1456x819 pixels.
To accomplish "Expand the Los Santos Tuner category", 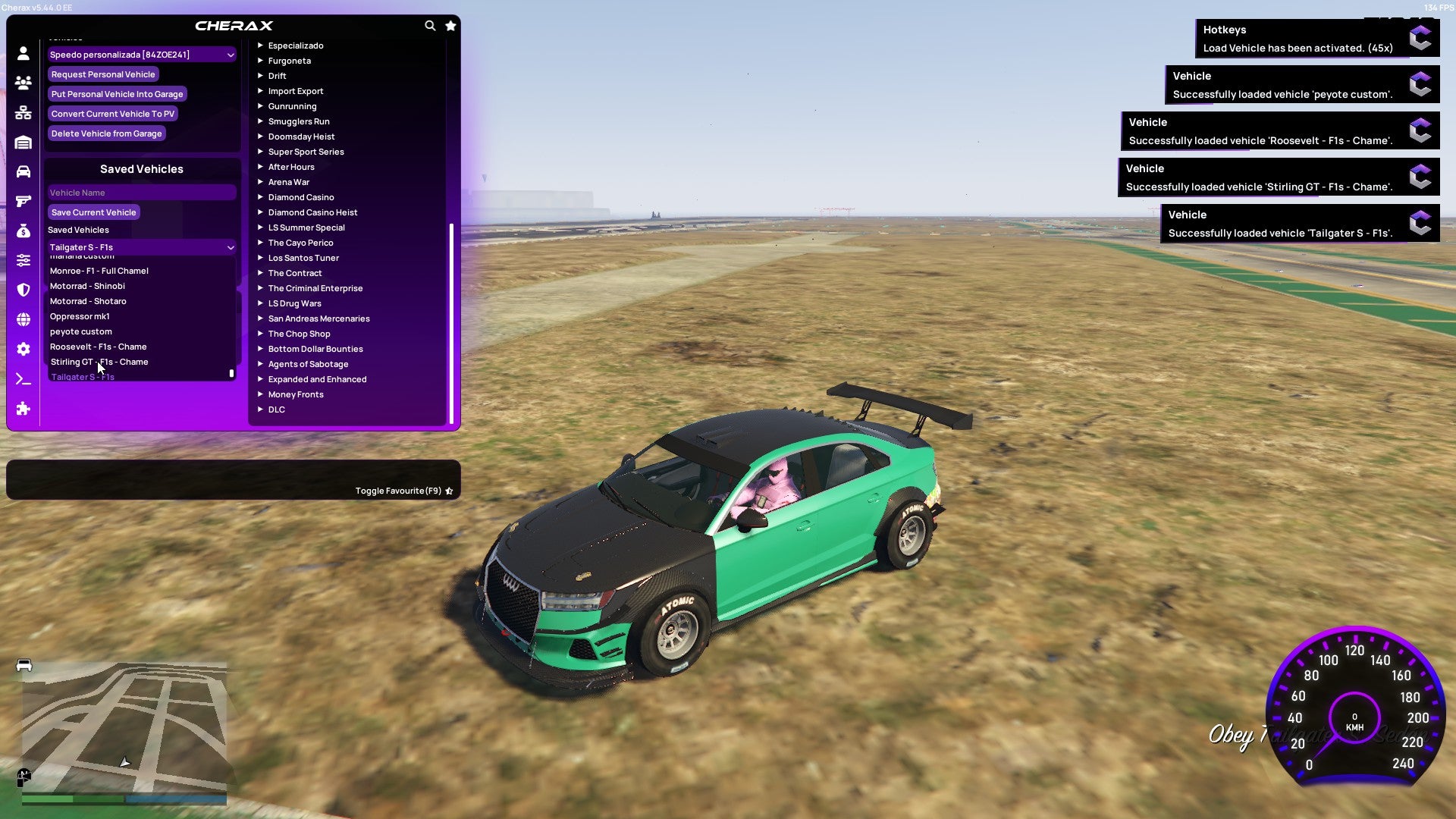I will 303,258.
